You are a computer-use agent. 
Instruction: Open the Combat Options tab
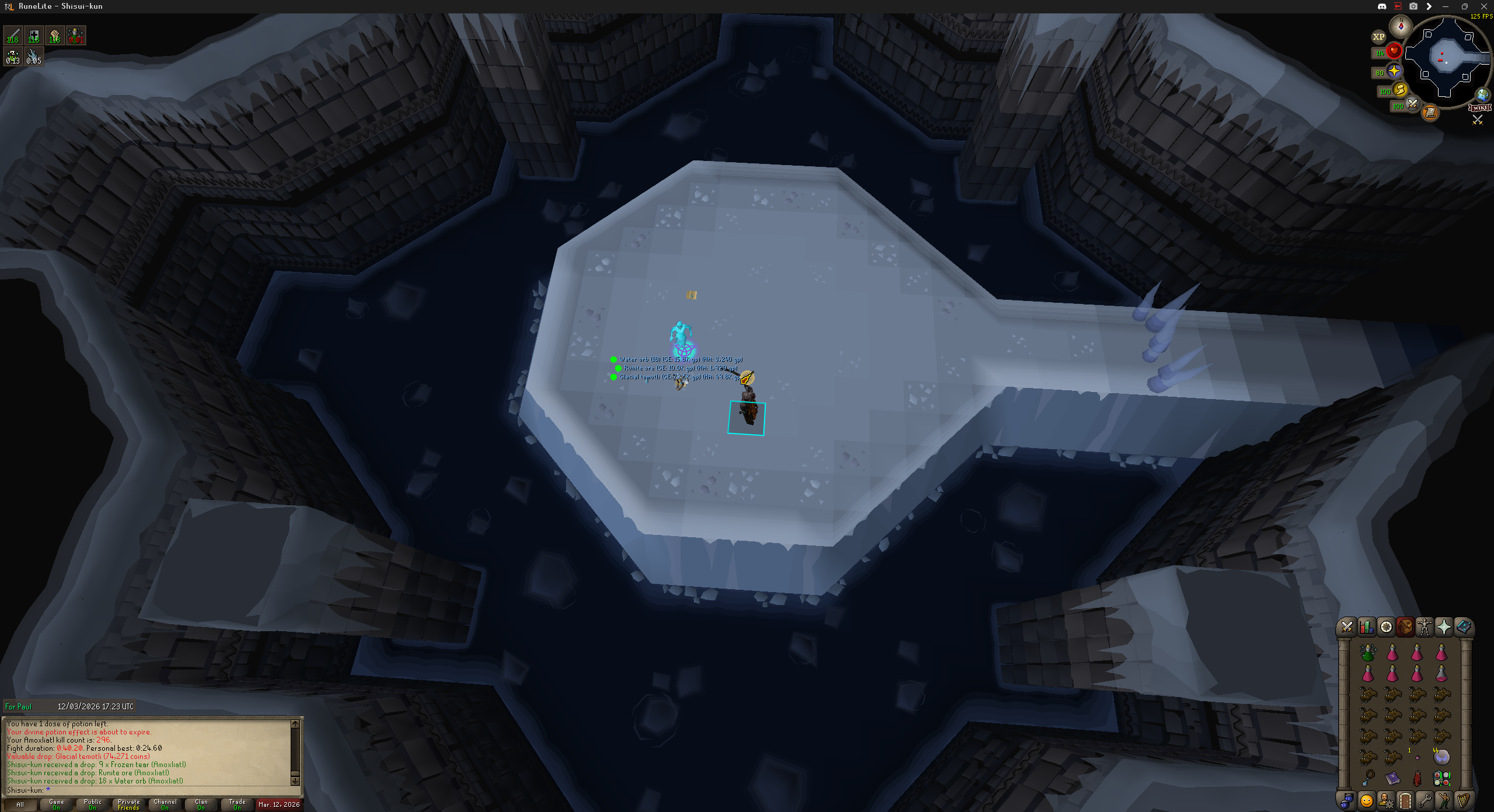click(x=1347, y=627)
